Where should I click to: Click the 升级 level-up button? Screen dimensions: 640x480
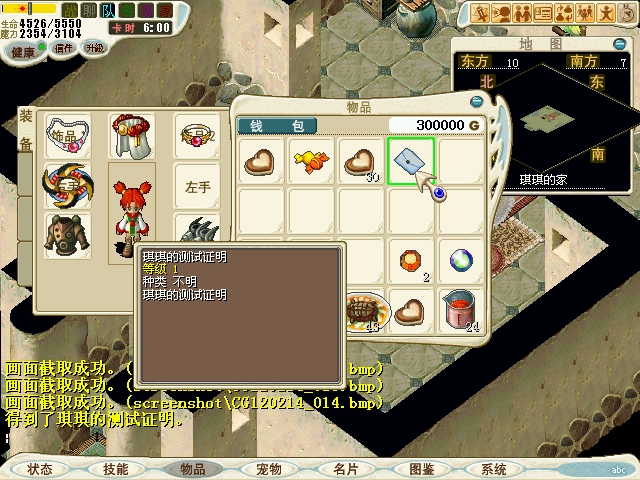(x=94, y=47)
